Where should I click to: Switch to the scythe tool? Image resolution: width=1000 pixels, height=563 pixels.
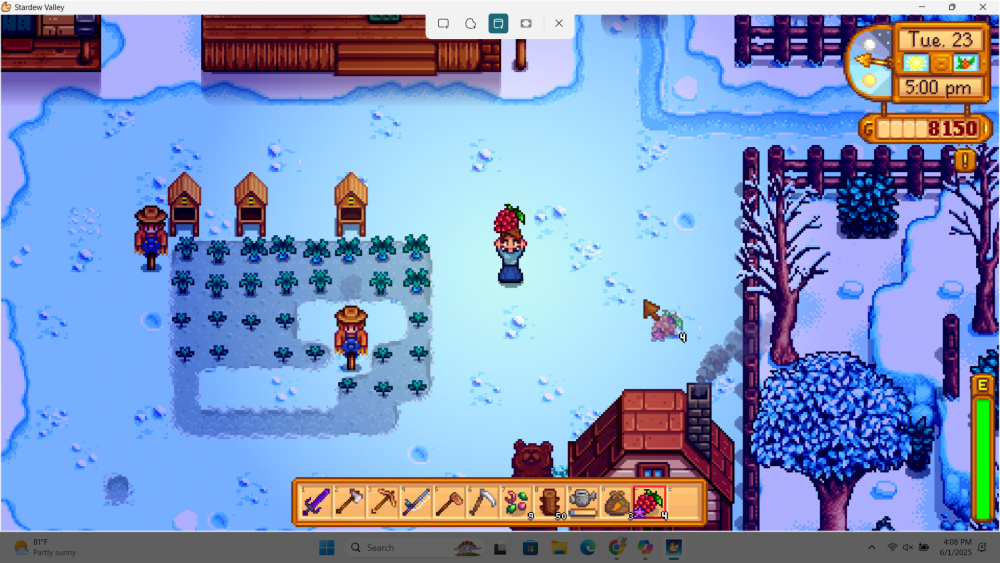coord(482,502)
